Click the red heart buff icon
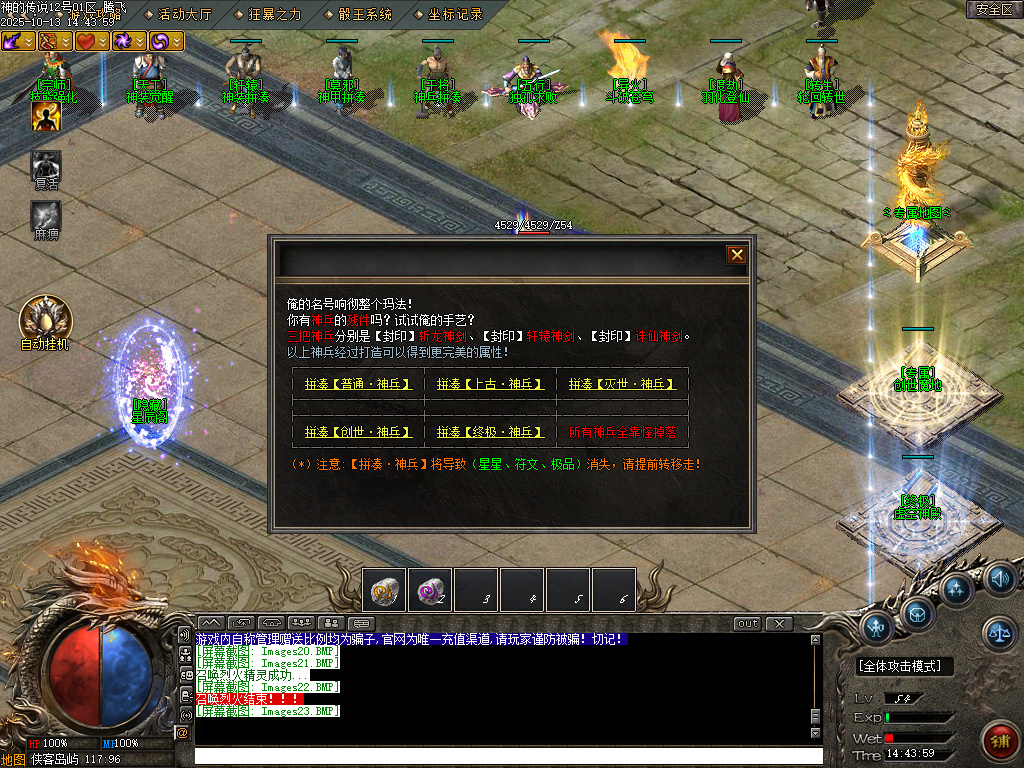This screenshot has height=768, width=1024. point(87,41)
